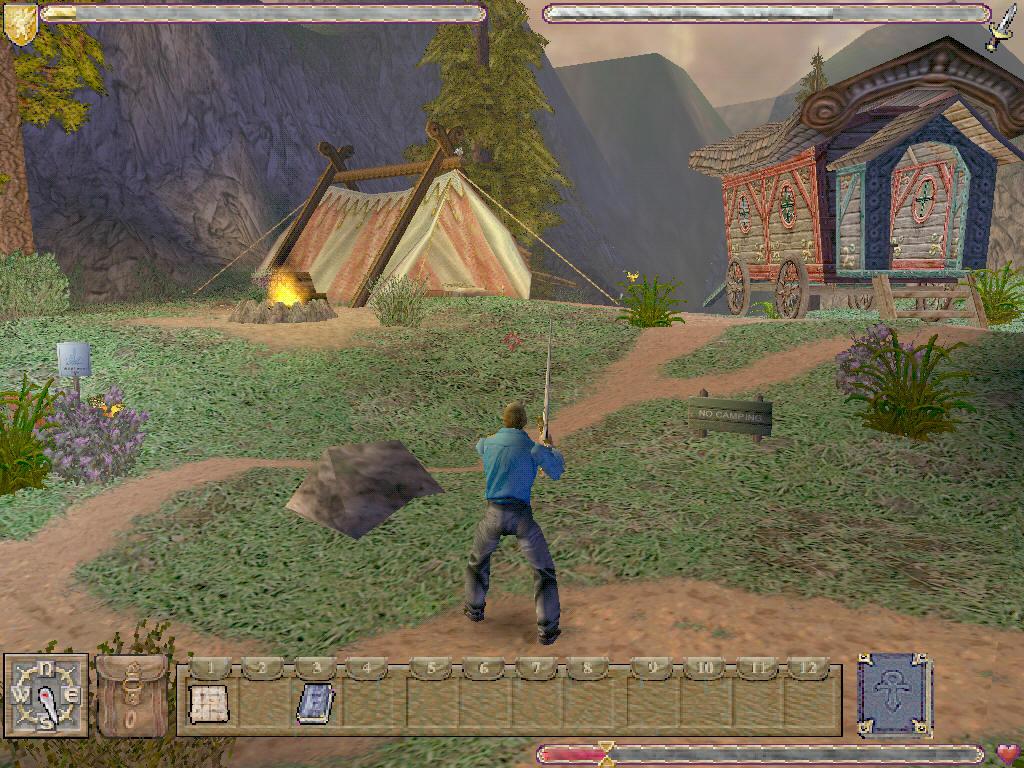Click the golden shield armor icon

(x=20, y=24)
